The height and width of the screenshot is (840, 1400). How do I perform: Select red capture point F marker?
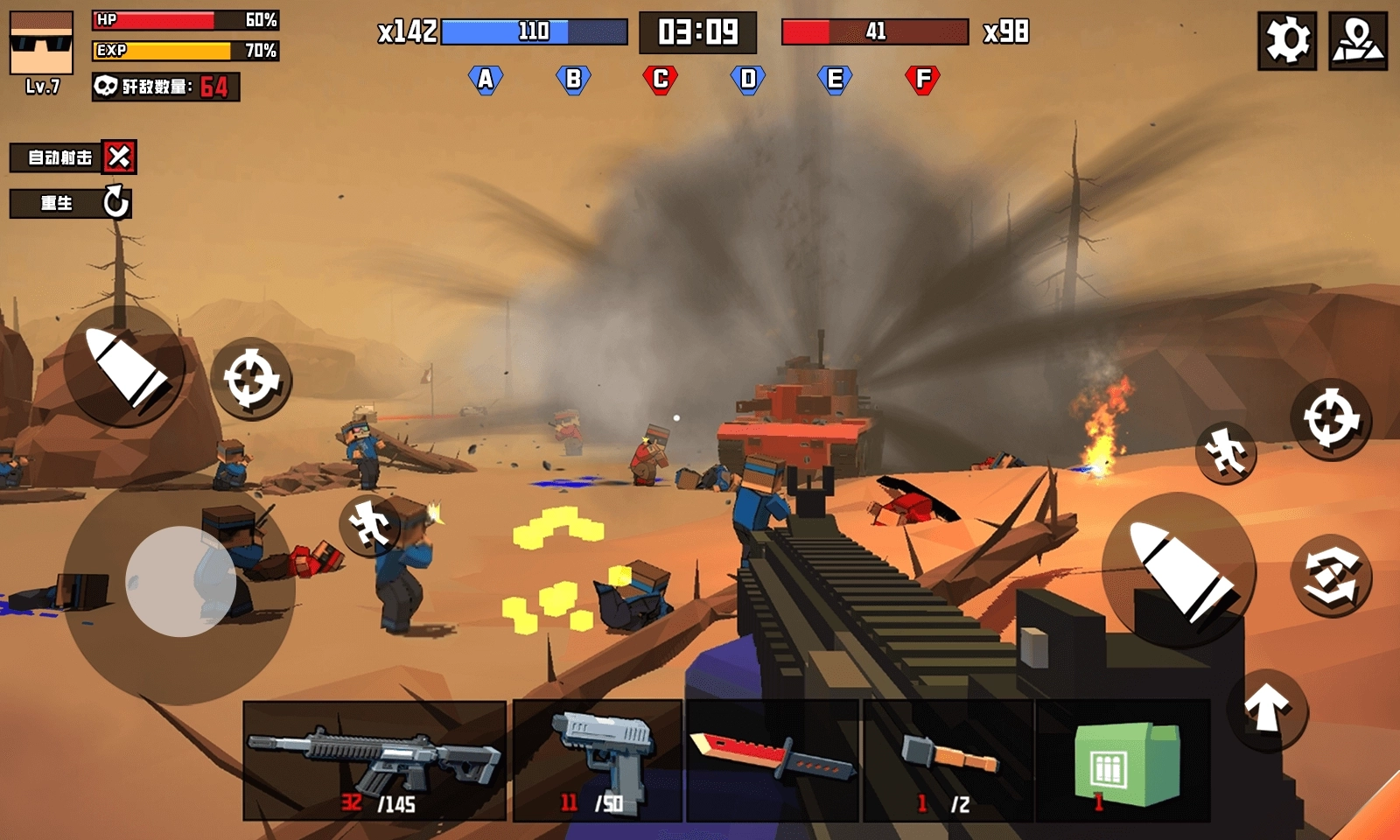tap(922, 80)
